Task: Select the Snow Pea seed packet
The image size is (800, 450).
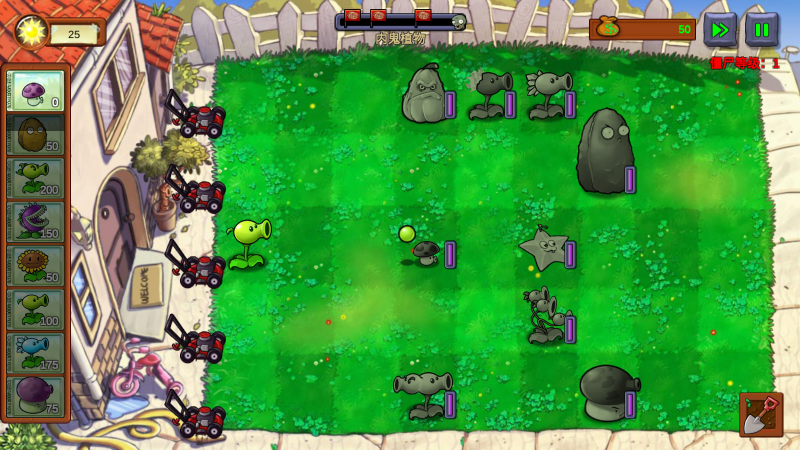Action: click(x=36, y=353)
